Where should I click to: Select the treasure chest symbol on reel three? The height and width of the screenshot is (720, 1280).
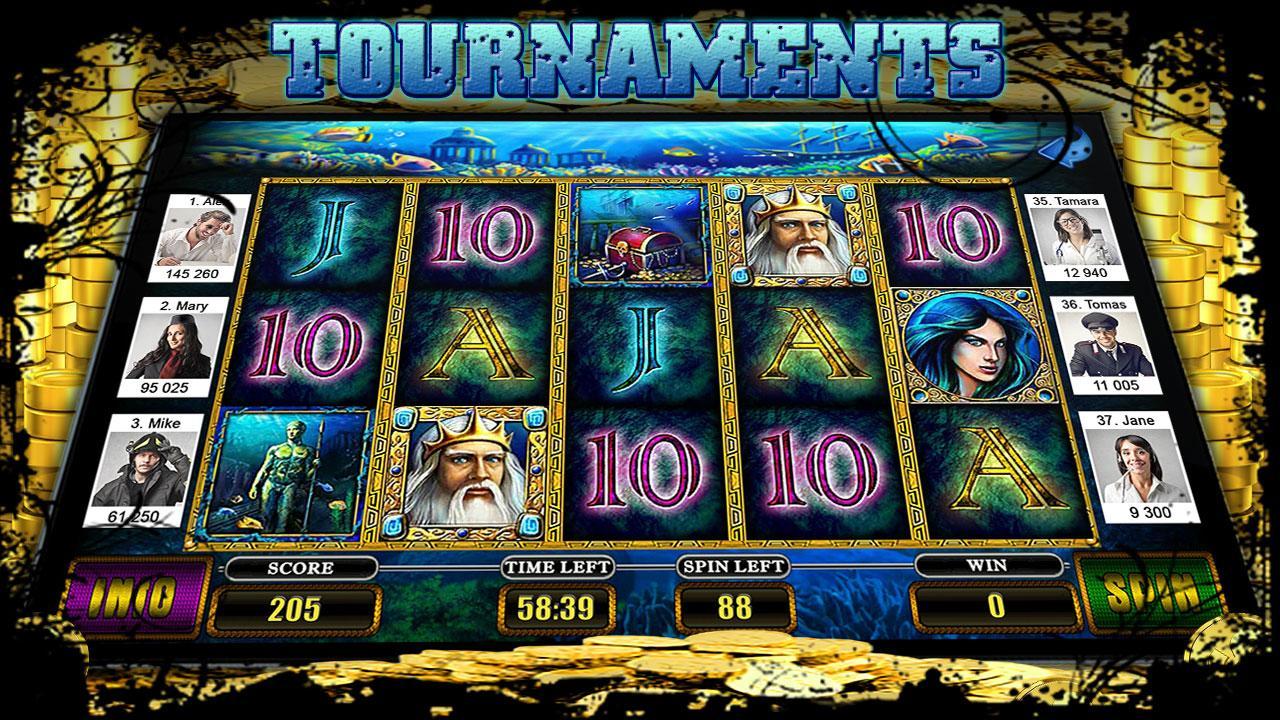[x=640, y=240]
